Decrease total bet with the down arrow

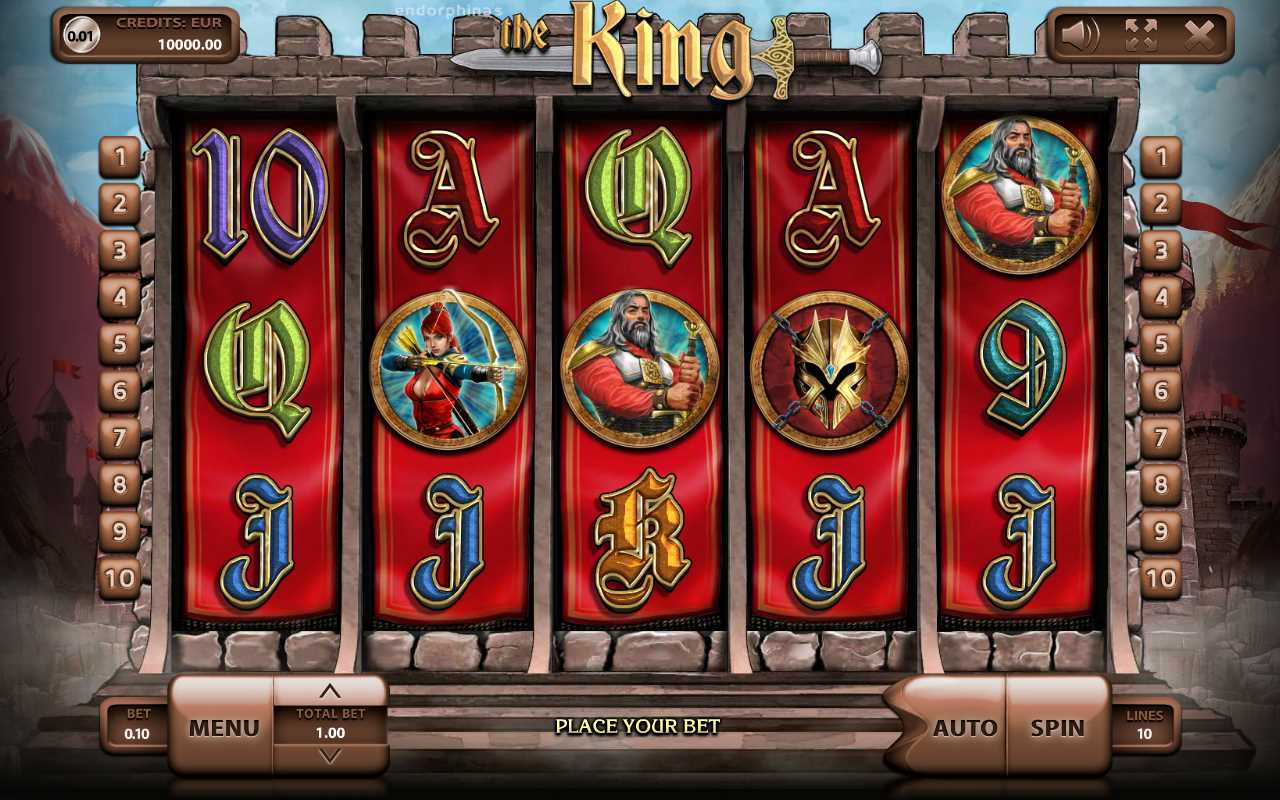pos(330,757)
